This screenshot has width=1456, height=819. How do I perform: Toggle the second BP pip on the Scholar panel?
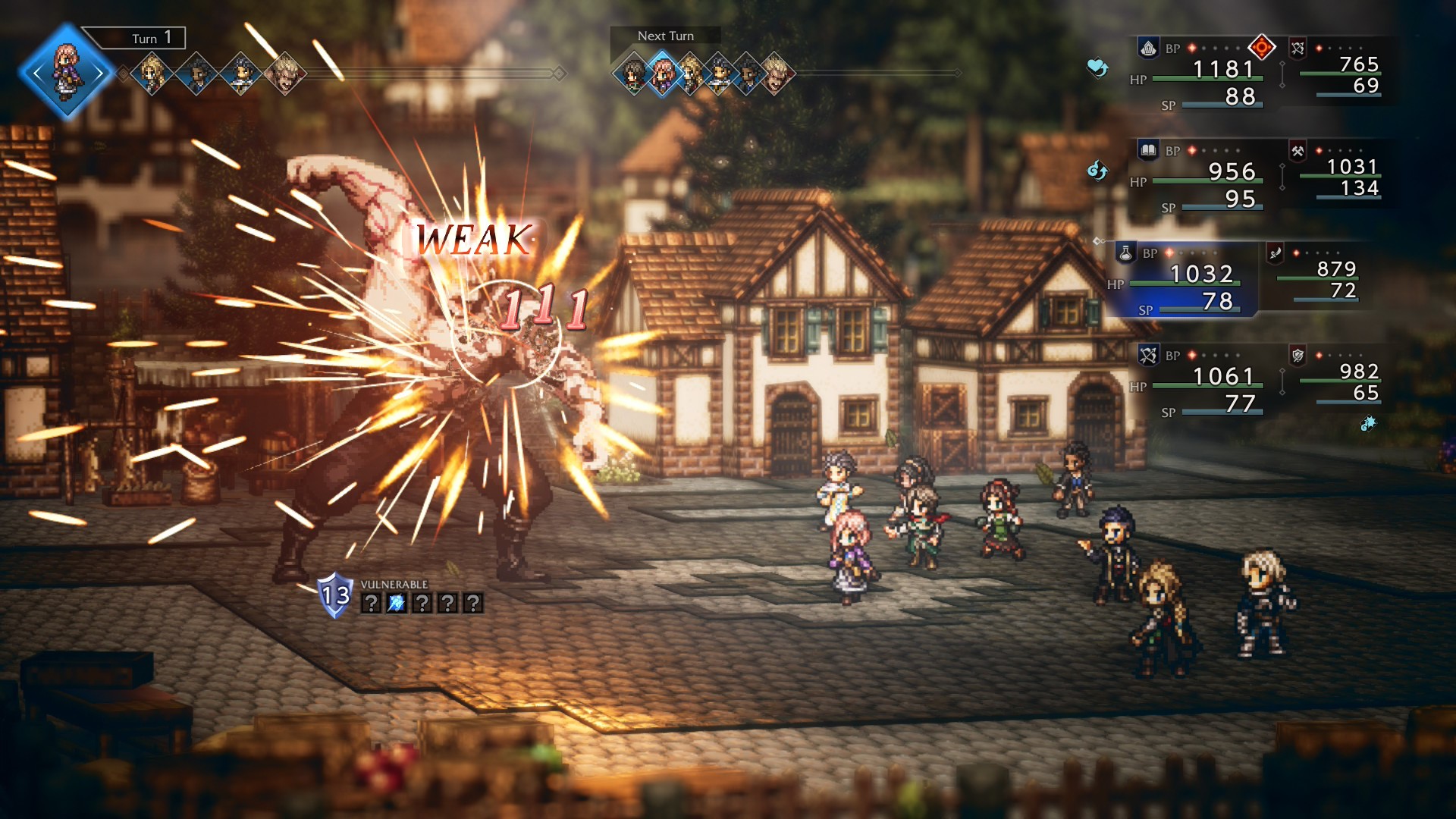(1204, 150)
